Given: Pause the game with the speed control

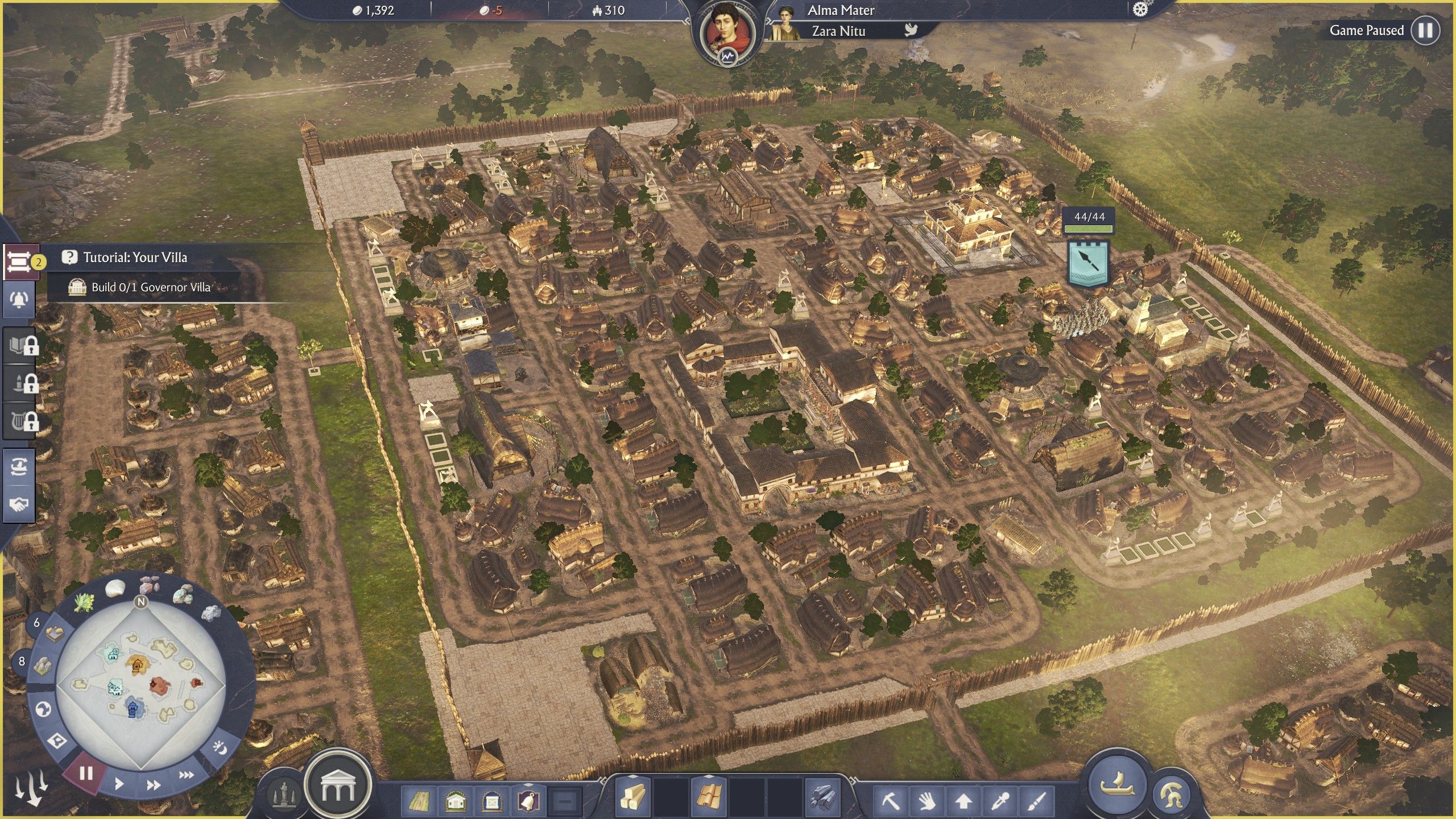Looking at the screenshot, I should (x=86, y=773).
